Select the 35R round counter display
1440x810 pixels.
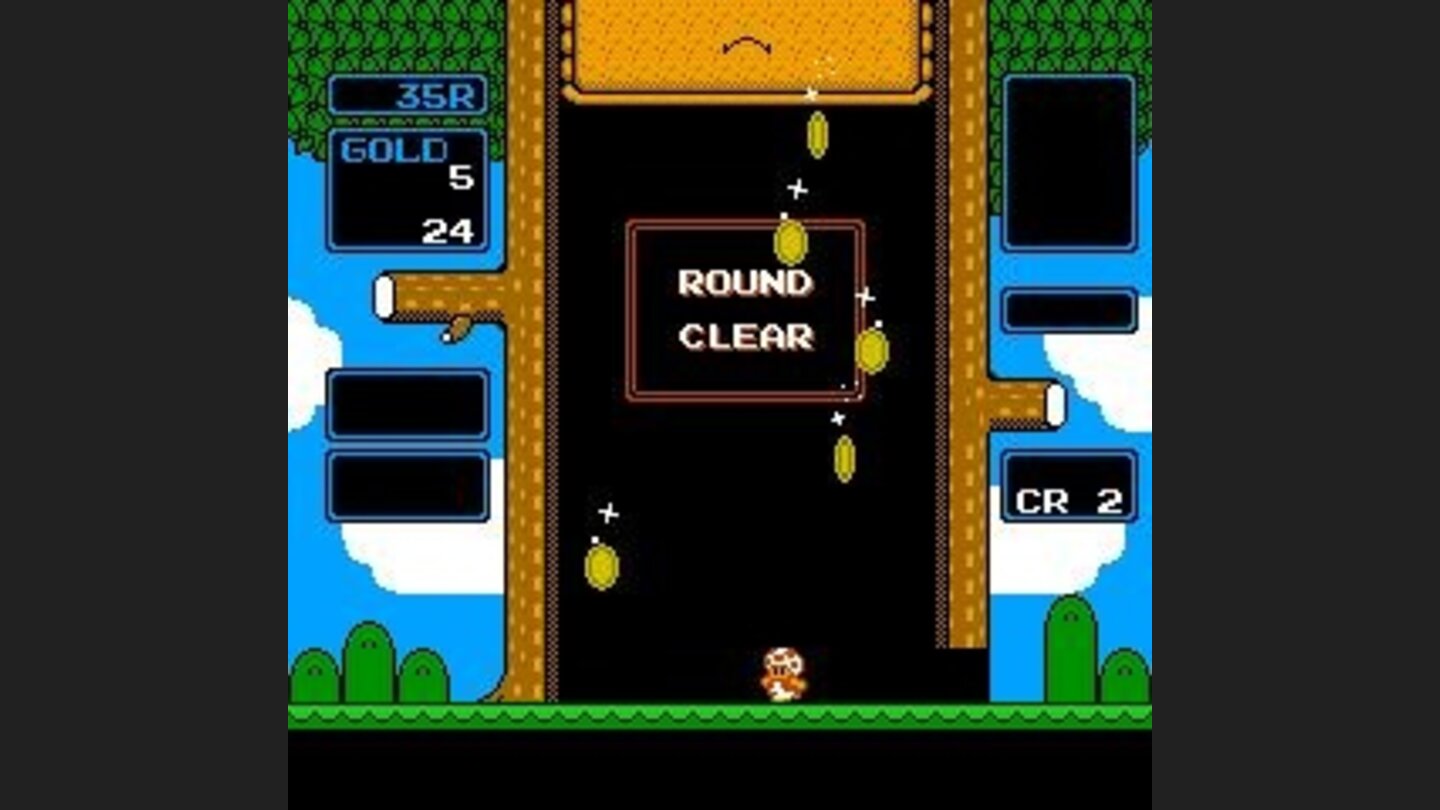(x=410, y=97)
